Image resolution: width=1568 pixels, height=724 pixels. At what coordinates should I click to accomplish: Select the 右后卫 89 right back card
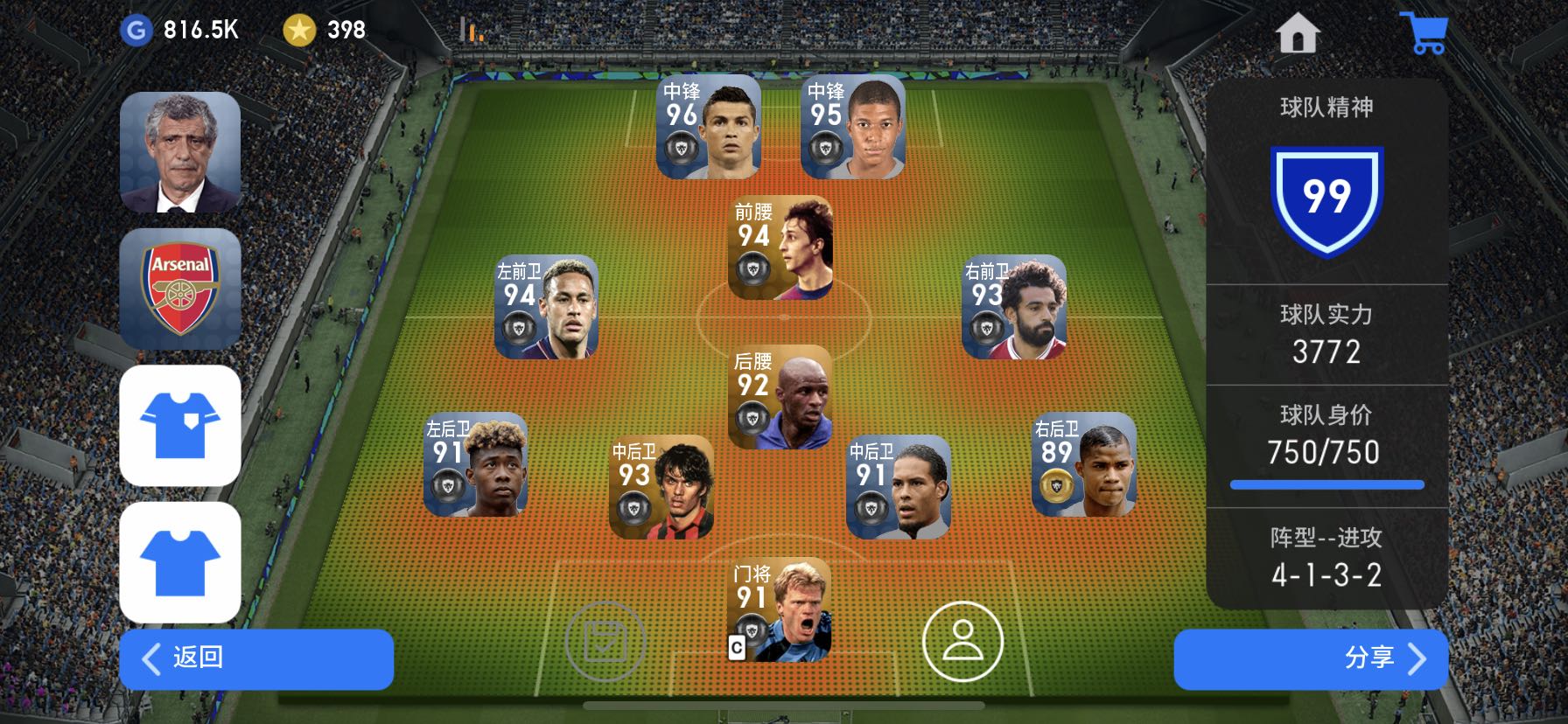(x=1083, y=464)
